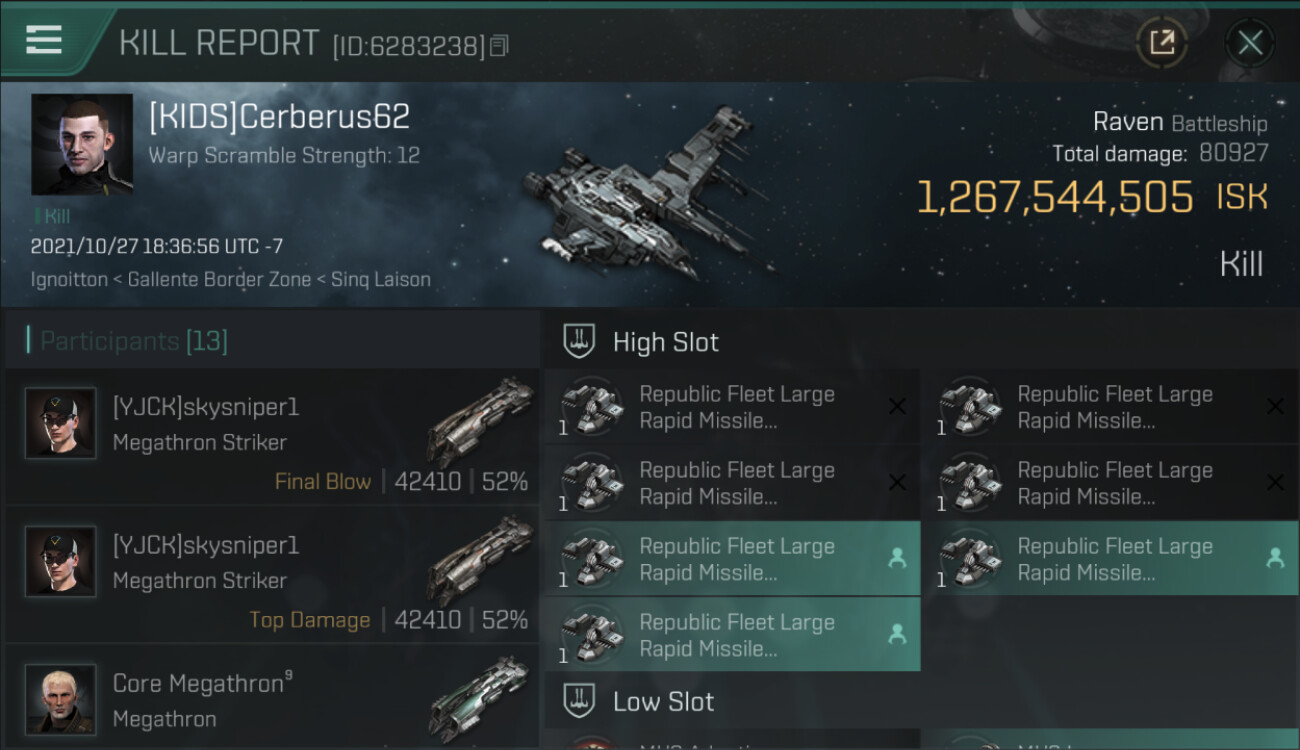The height and width of the screenshot is (750, 1300).
Task: Expand the Participants list header
Action: [134, 341]
